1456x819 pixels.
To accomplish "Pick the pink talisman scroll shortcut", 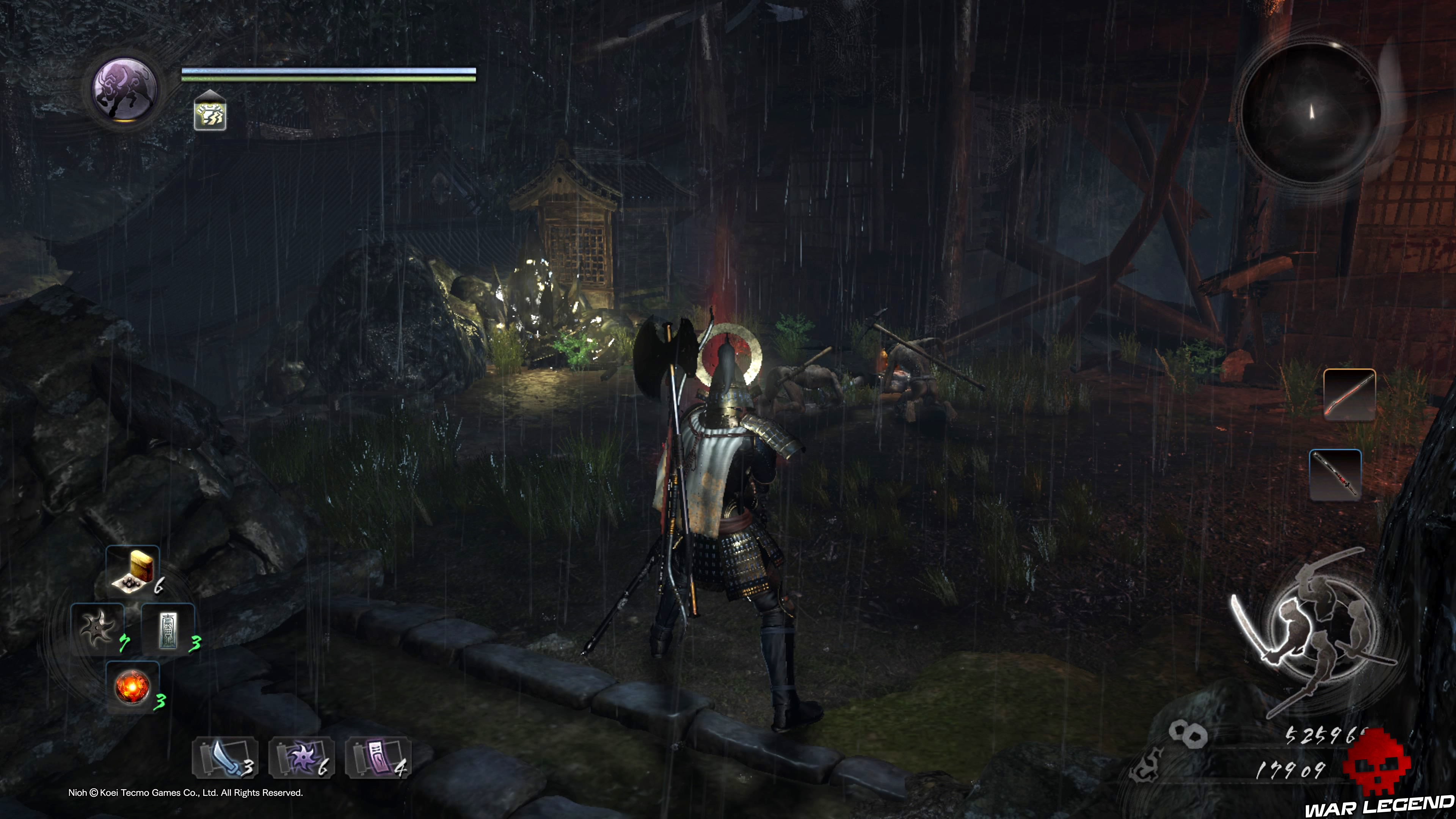I will (x=378, y=758).
